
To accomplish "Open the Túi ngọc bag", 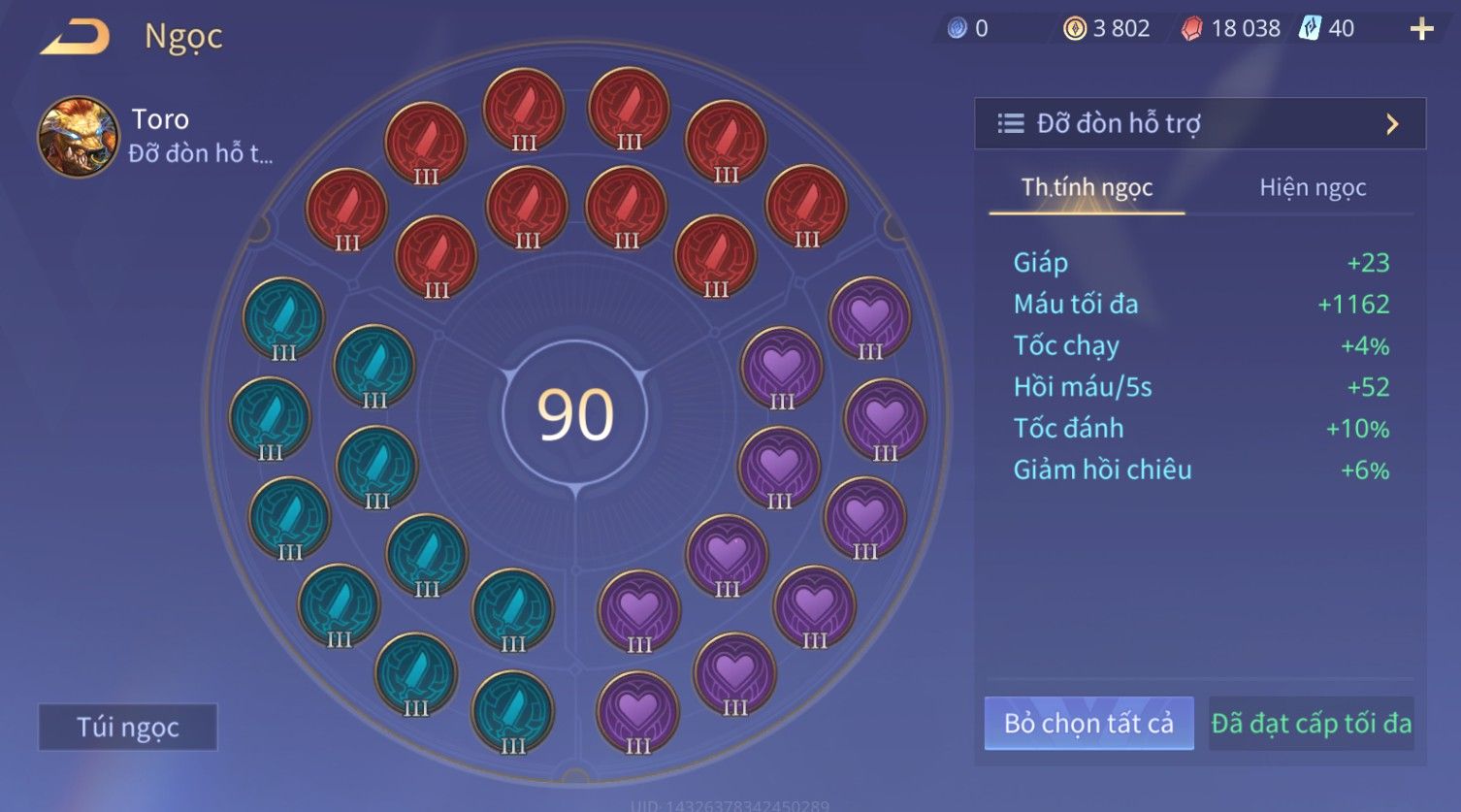I will [128, 728].
